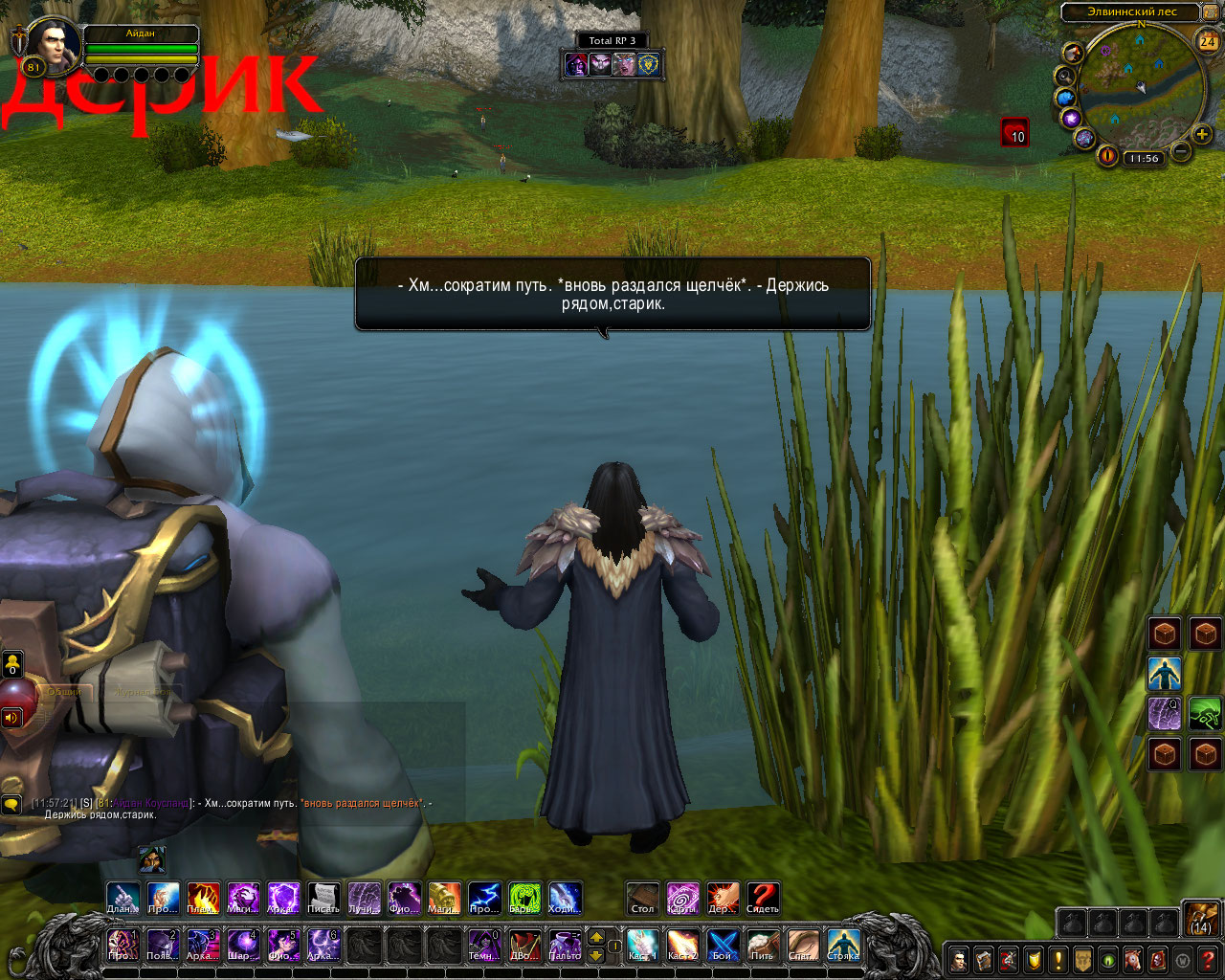
Task: Use the "Писать" paper scroll action
Action: 323,899
